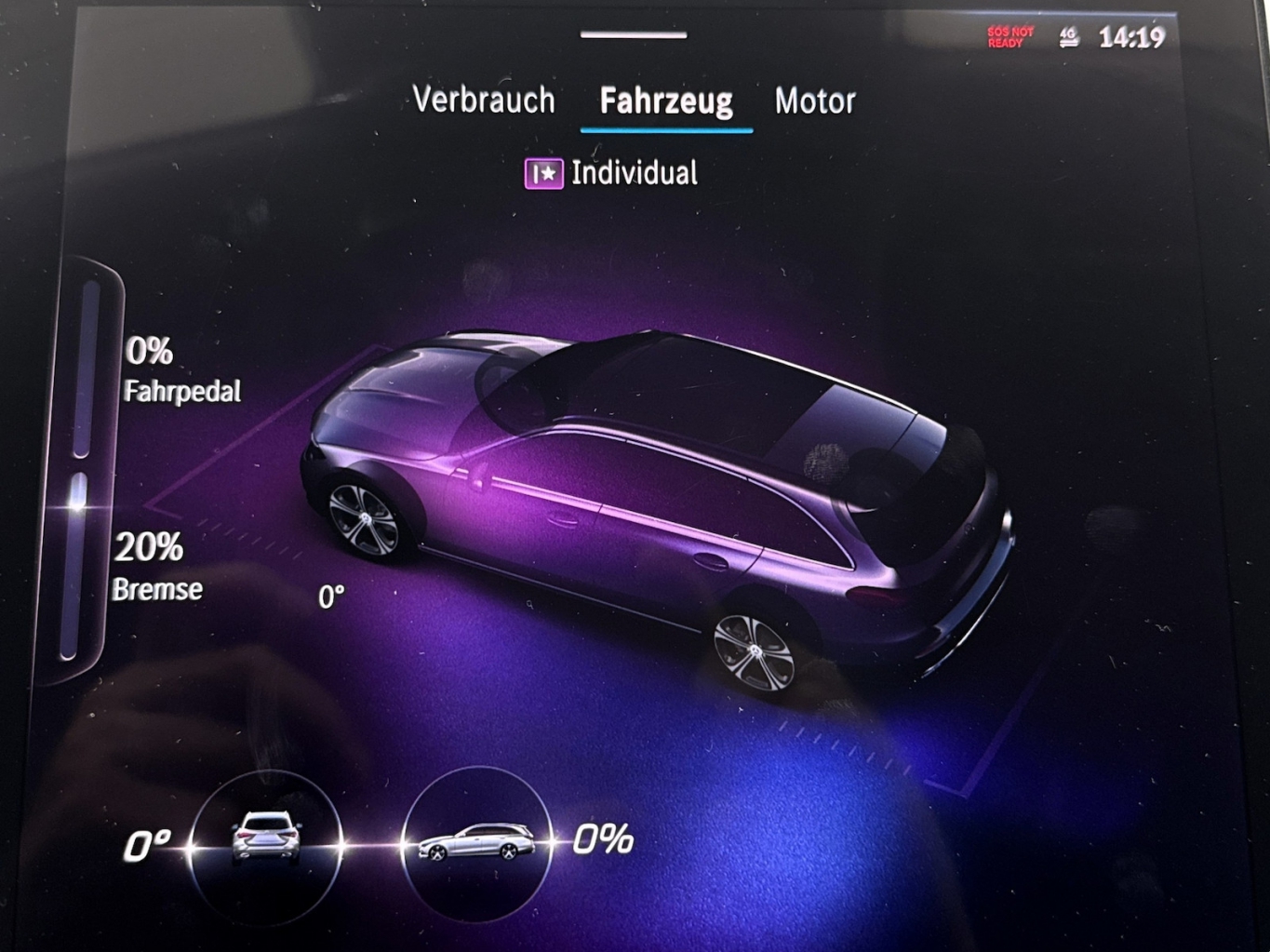
Task: Select the Fahrzeug tab
Action: 665,101
